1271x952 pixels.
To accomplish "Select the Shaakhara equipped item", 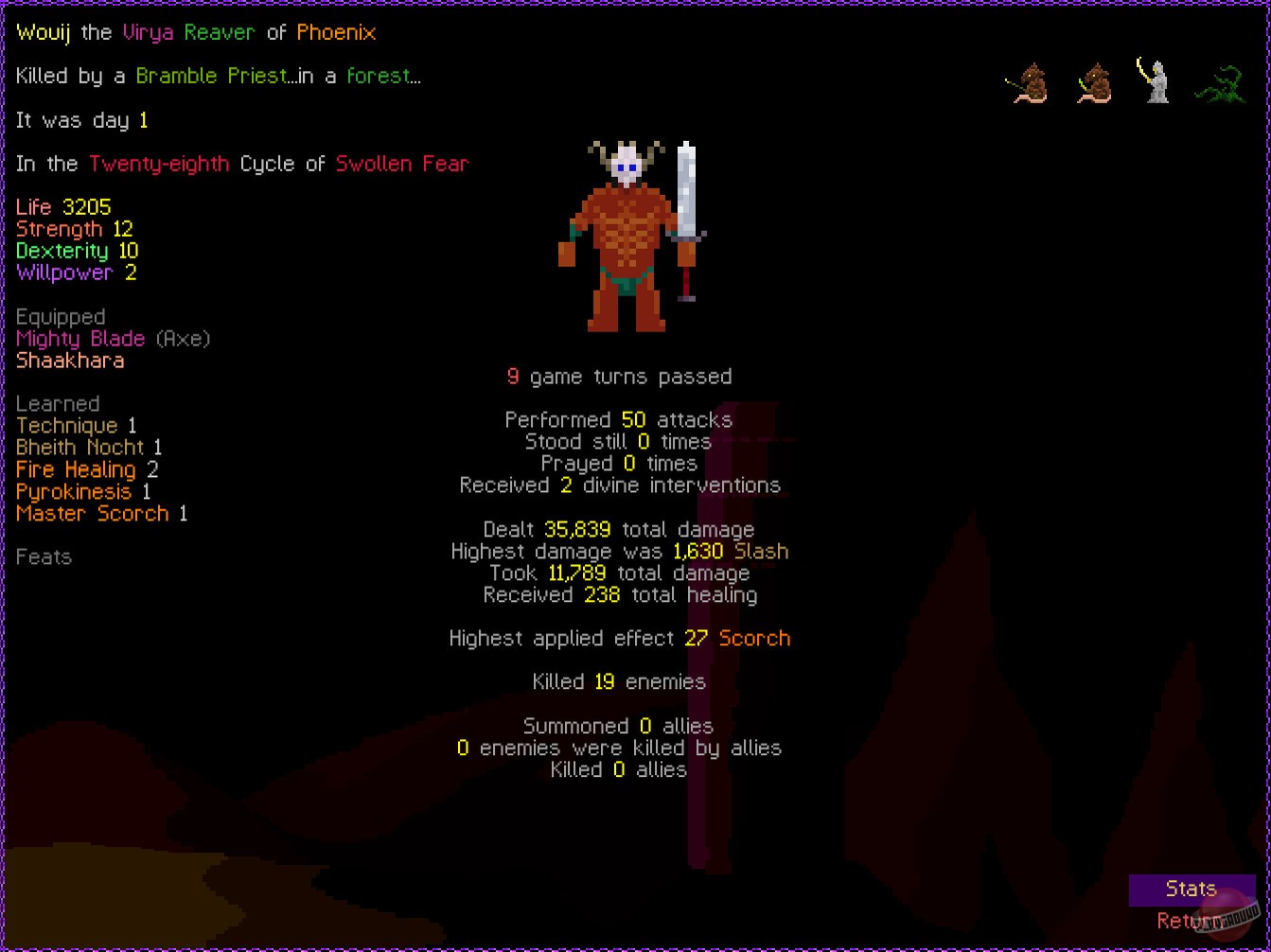I will (x=70, y=361).
